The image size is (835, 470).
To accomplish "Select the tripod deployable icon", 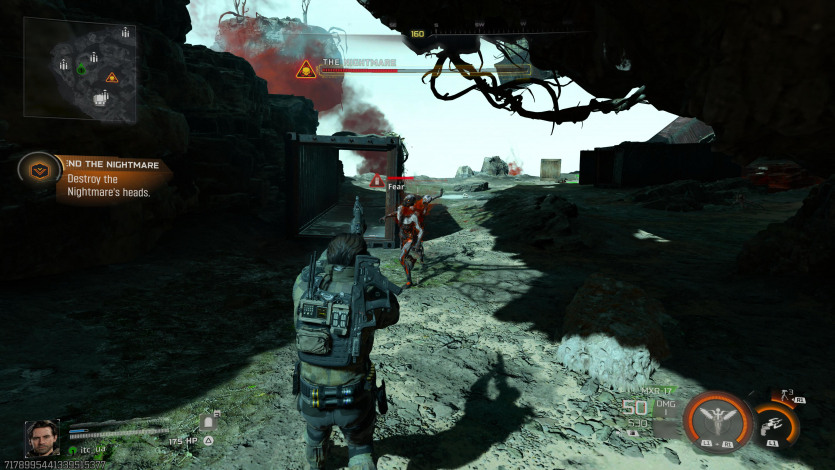I will pos(784,397).
